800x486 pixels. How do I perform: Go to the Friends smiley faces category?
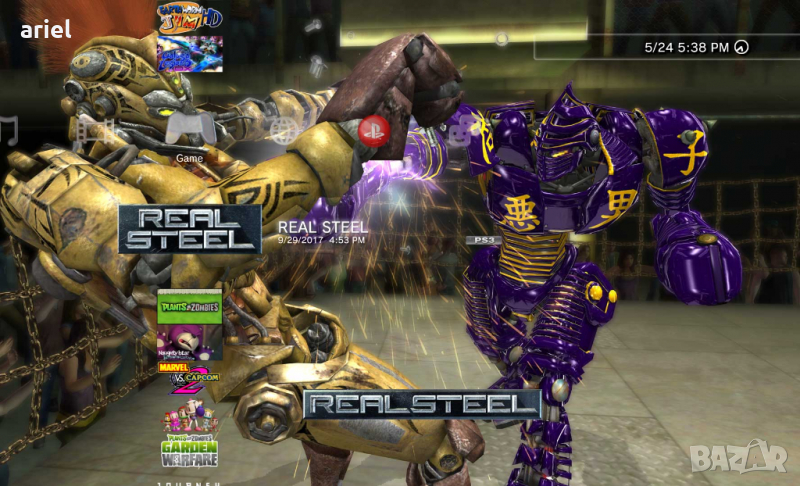click(462, 131)
